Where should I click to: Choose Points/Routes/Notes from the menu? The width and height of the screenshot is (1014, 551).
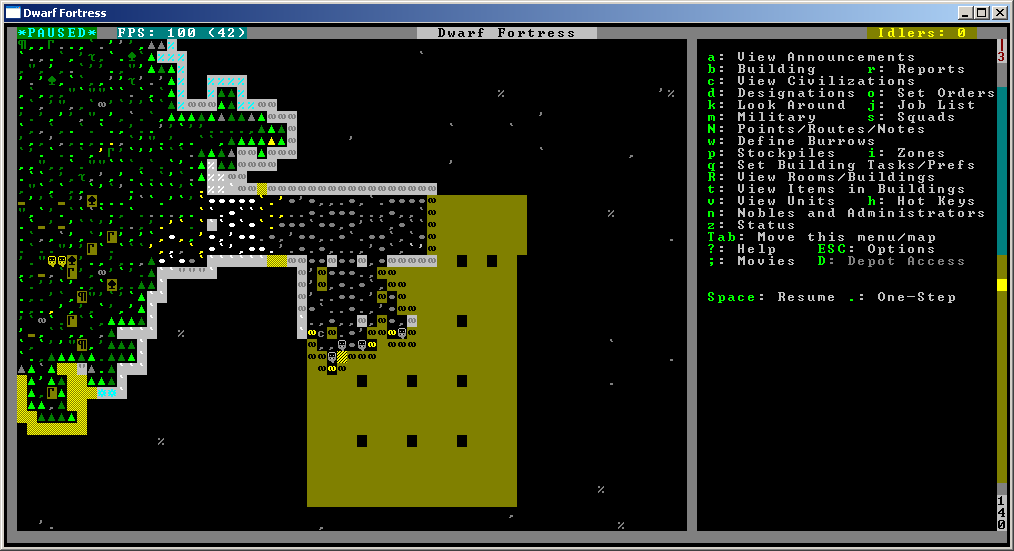[831, 129]
